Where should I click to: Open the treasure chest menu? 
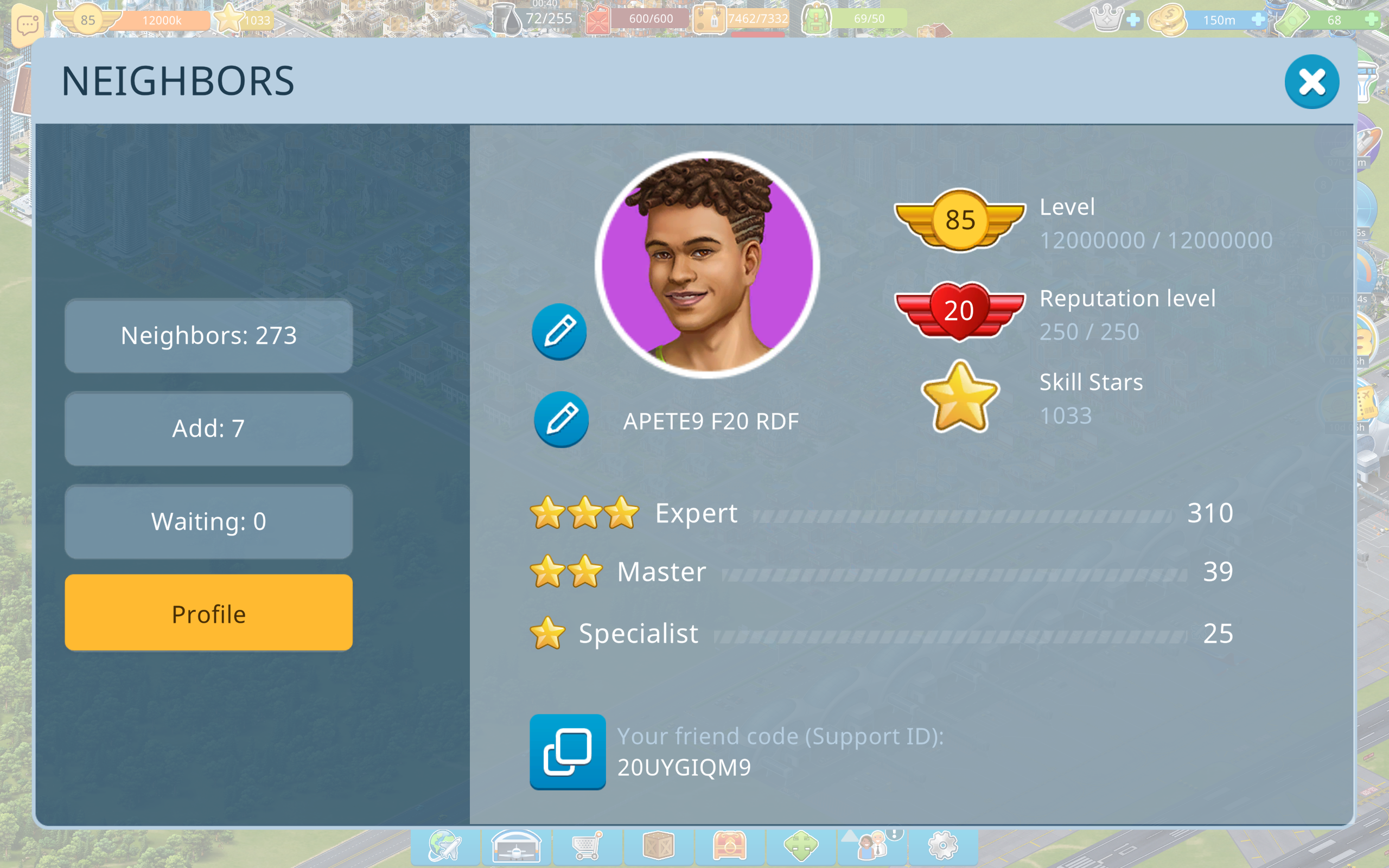tap(730, 846)
